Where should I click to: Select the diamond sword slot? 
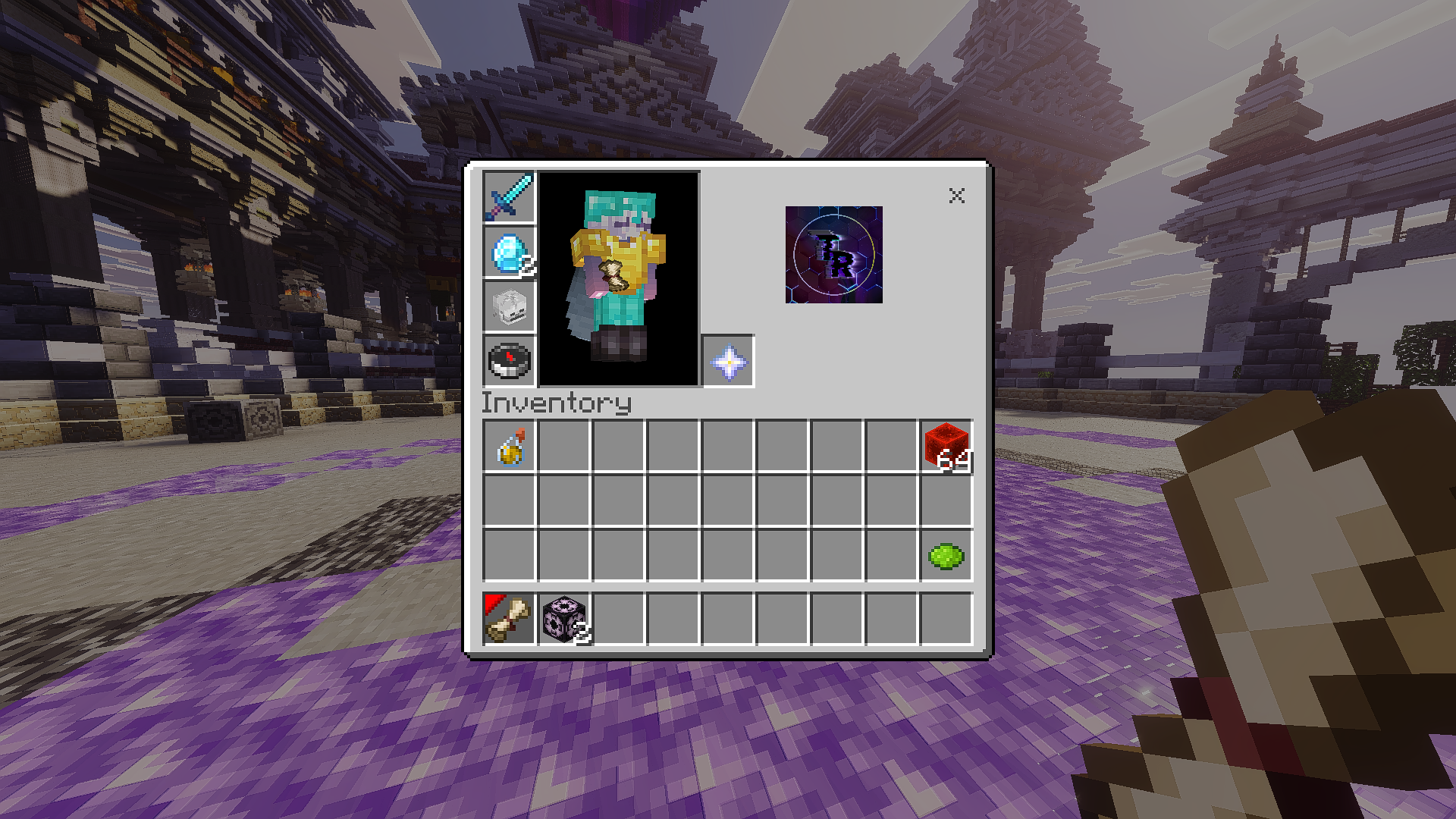pyautogui.click(x=509, y=197)
